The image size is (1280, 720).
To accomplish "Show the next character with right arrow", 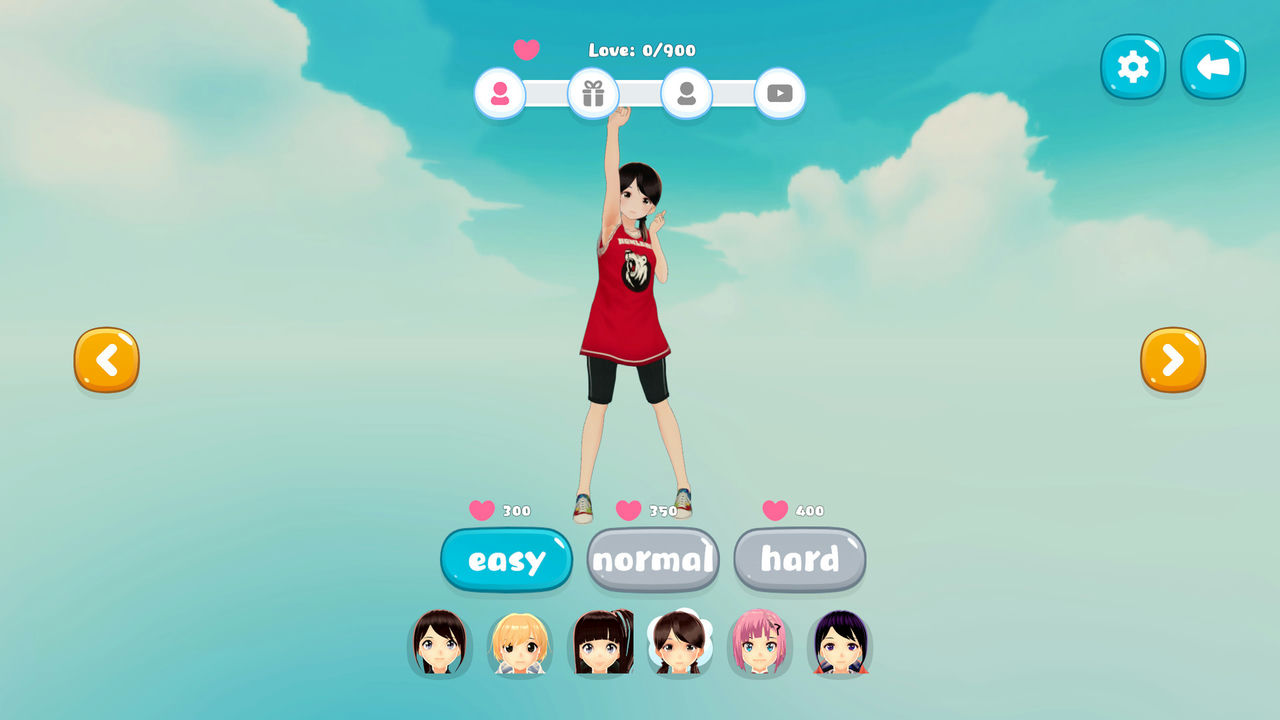I will click(1173, 360).
